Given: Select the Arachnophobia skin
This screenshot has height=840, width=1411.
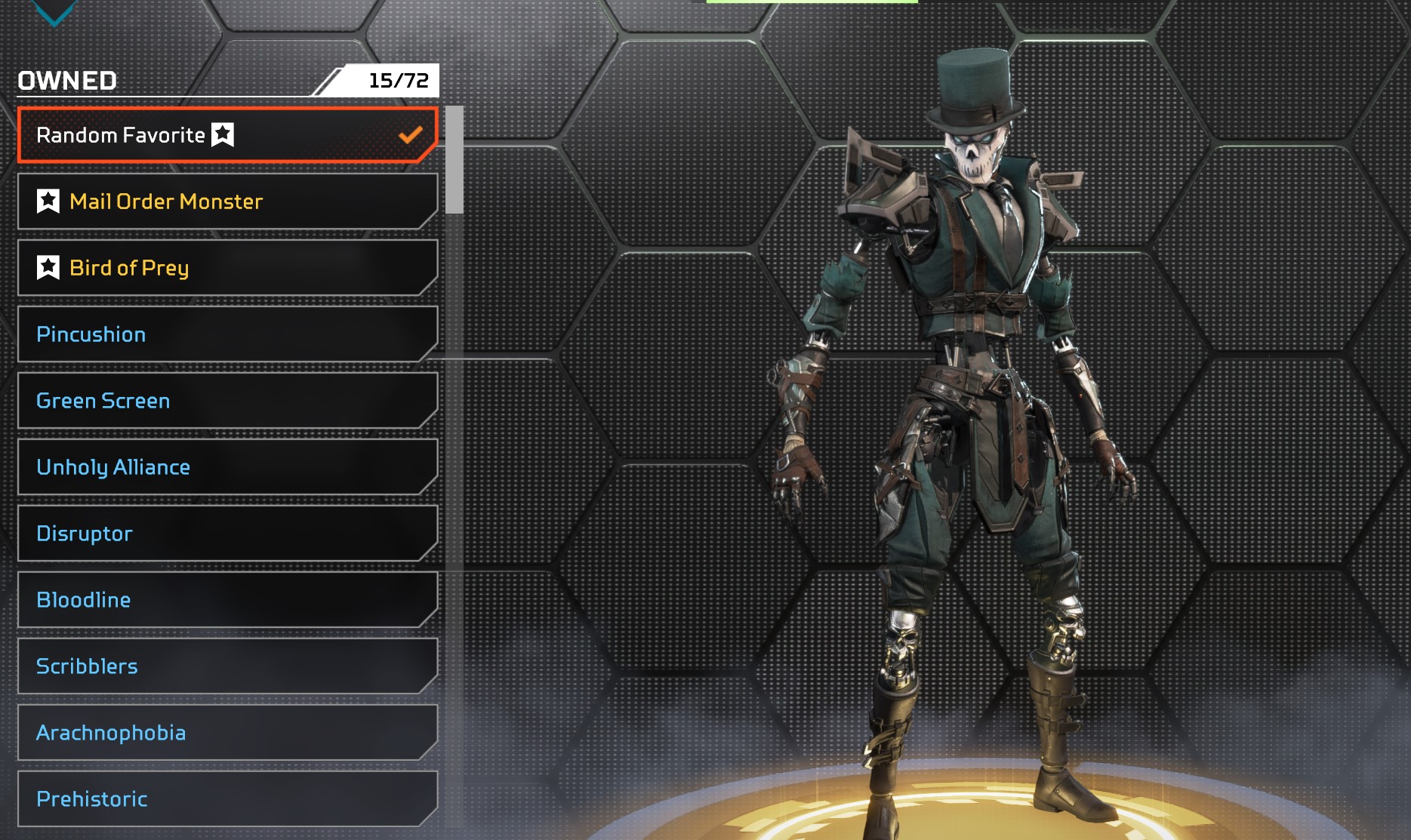Looking at the screenshot, I should (x=226, y=733).
